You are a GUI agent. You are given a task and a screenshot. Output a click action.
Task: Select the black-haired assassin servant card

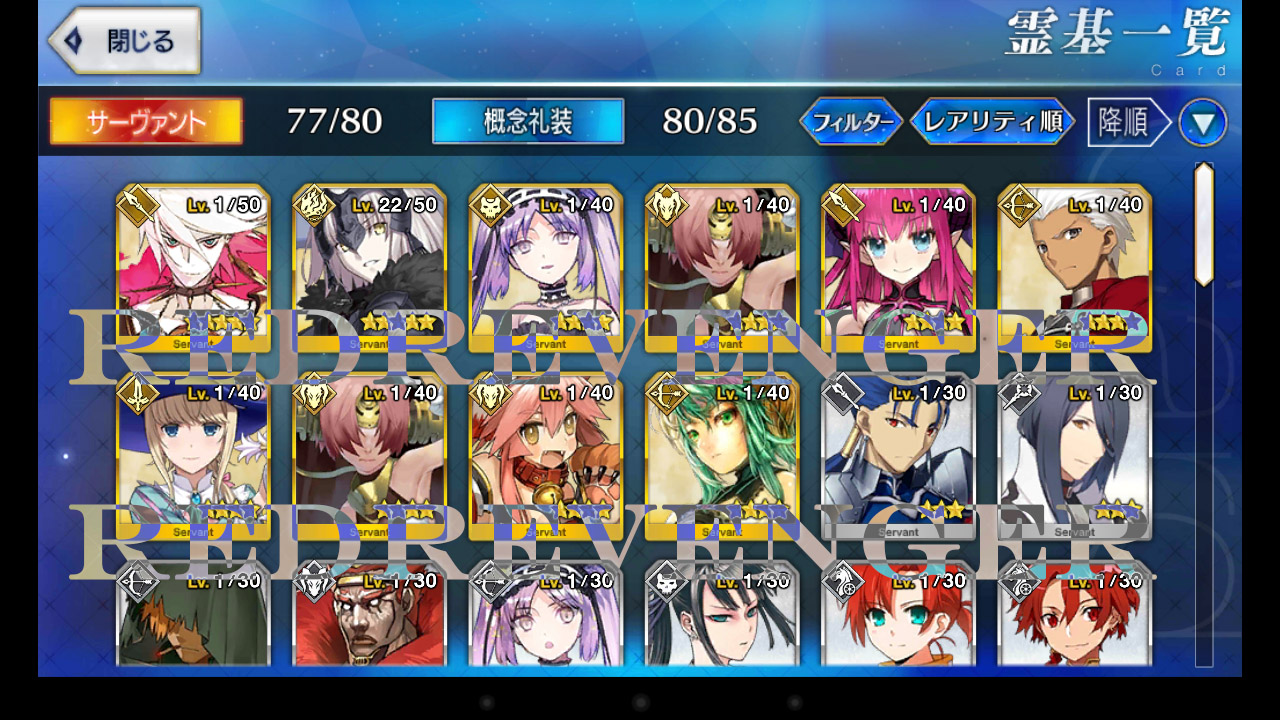722,615
